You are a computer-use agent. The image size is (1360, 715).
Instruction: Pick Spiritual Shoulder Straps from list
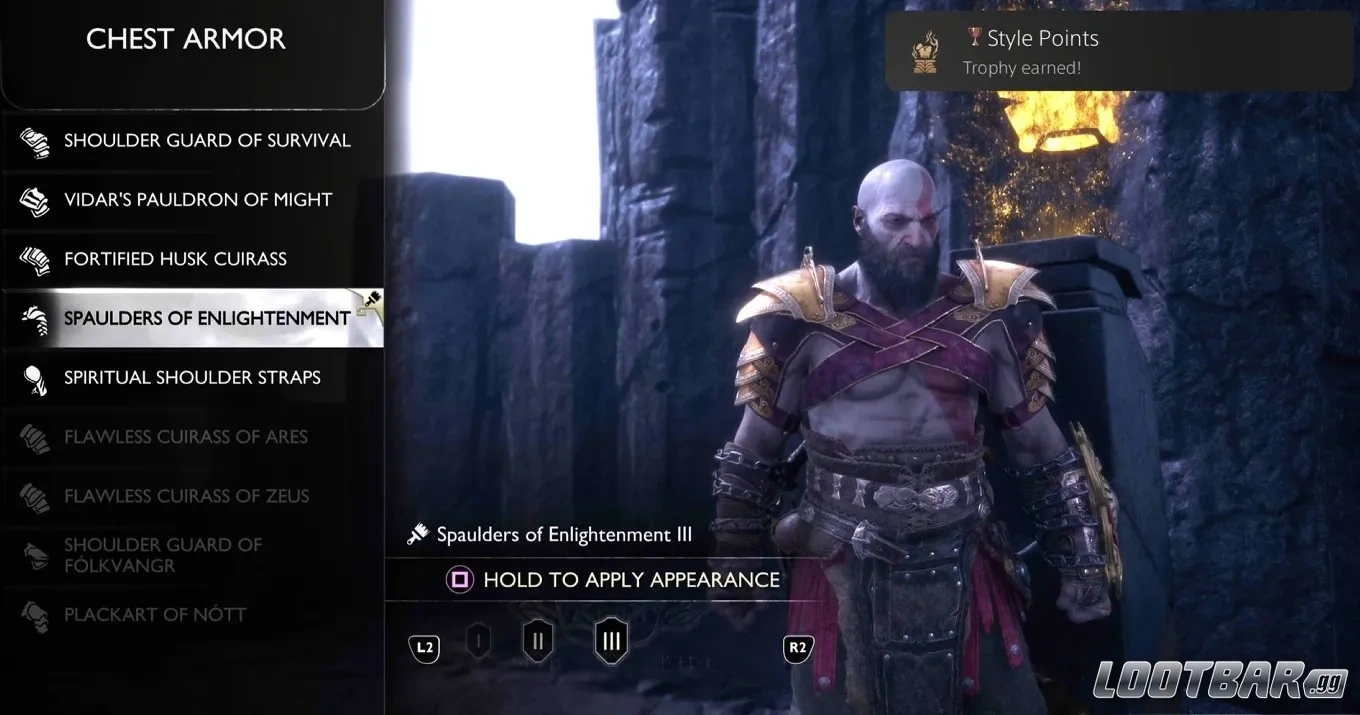pyautogui.click(x=192, y=377)
